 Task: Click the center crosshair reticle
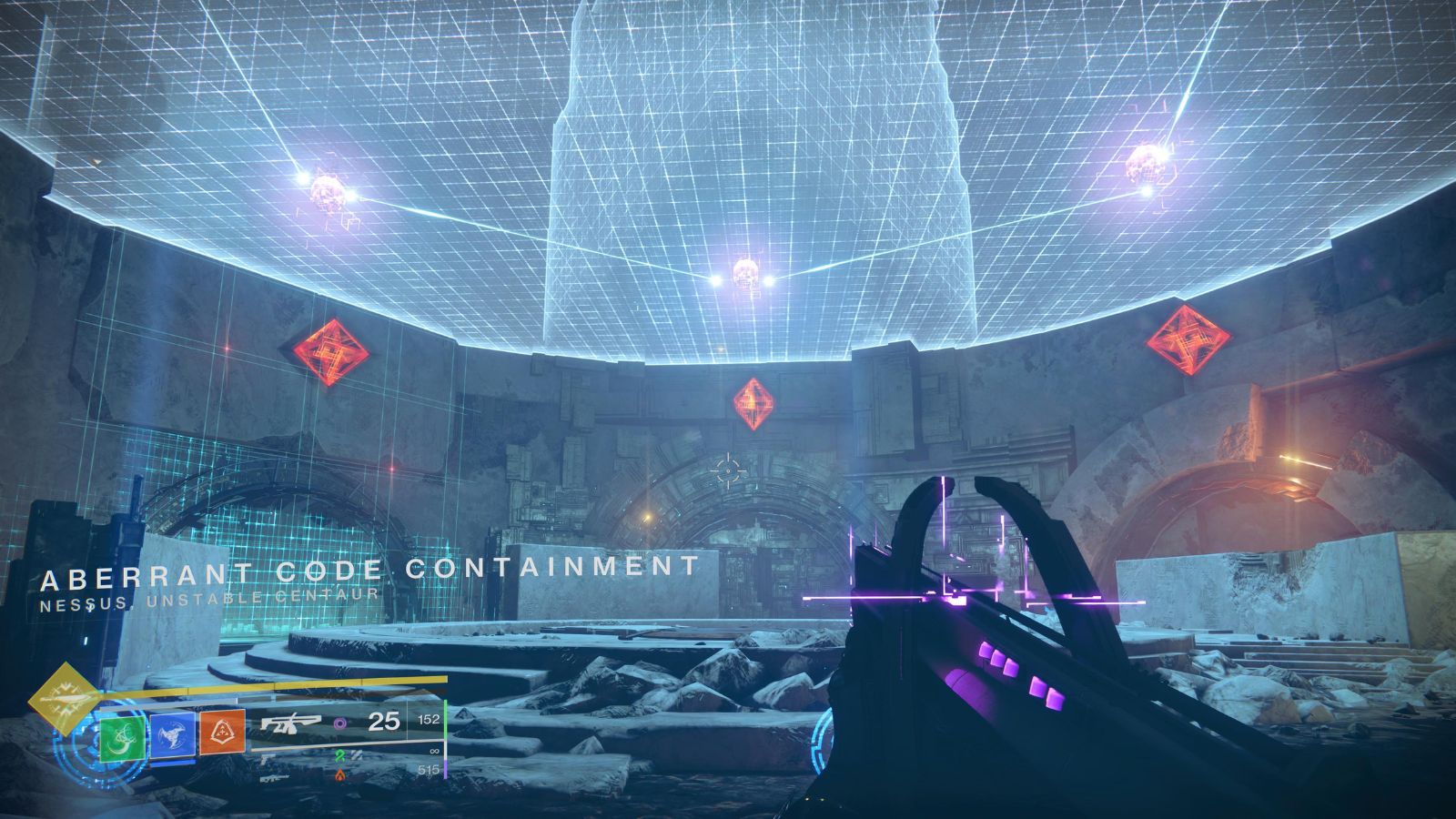click(728, 469)
